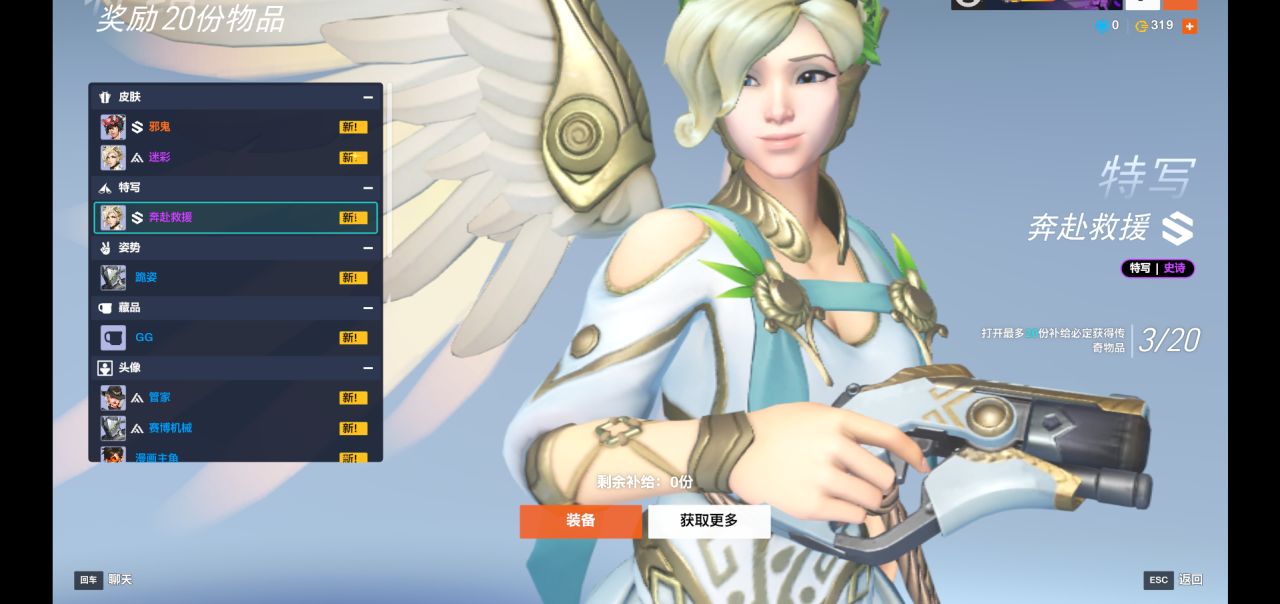
Task: Collapse the 皮肤 category section
Action: 368,97
